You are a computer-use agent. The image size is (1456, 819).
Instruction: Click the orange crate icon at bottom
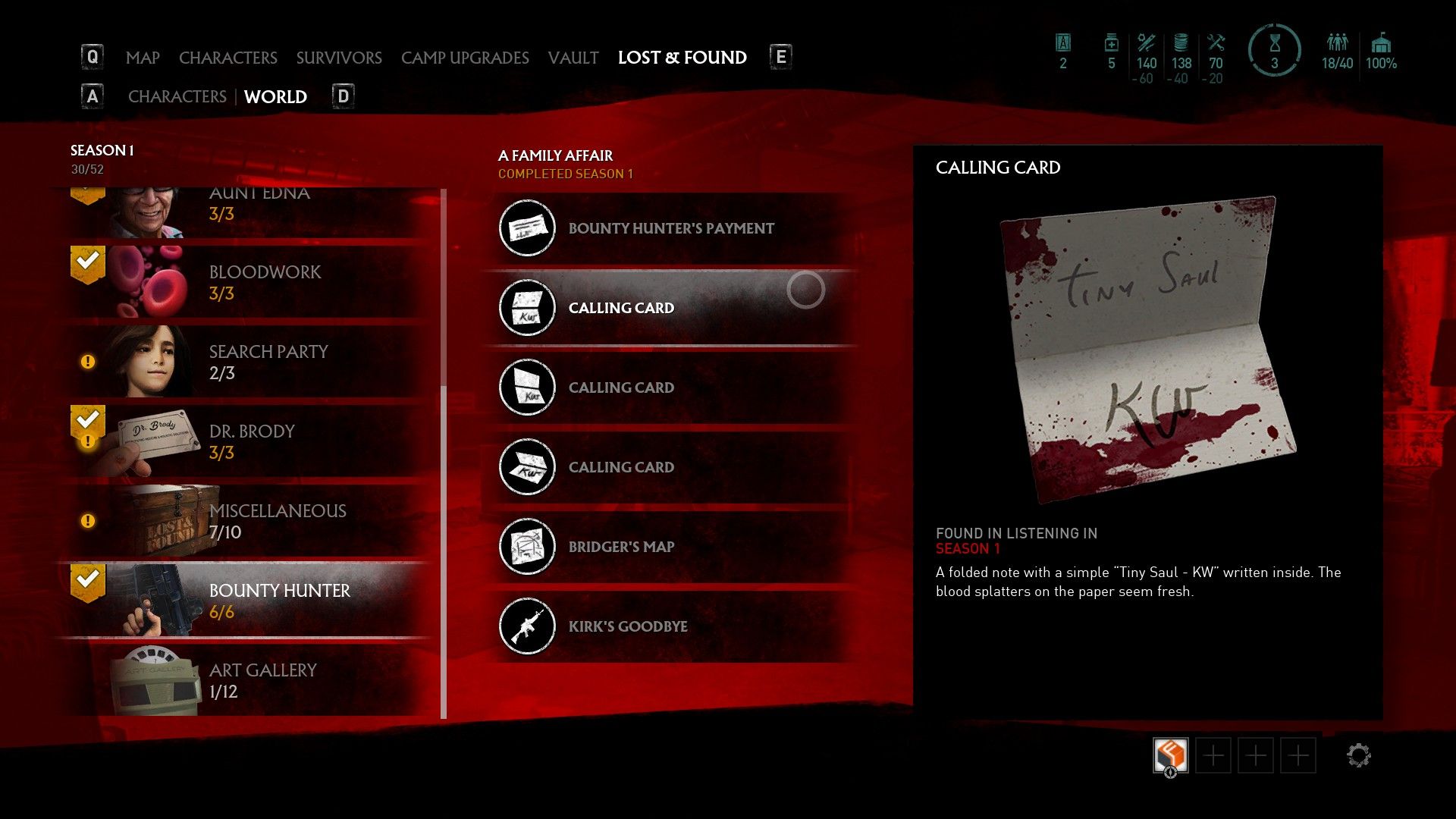click(1170, 755)
